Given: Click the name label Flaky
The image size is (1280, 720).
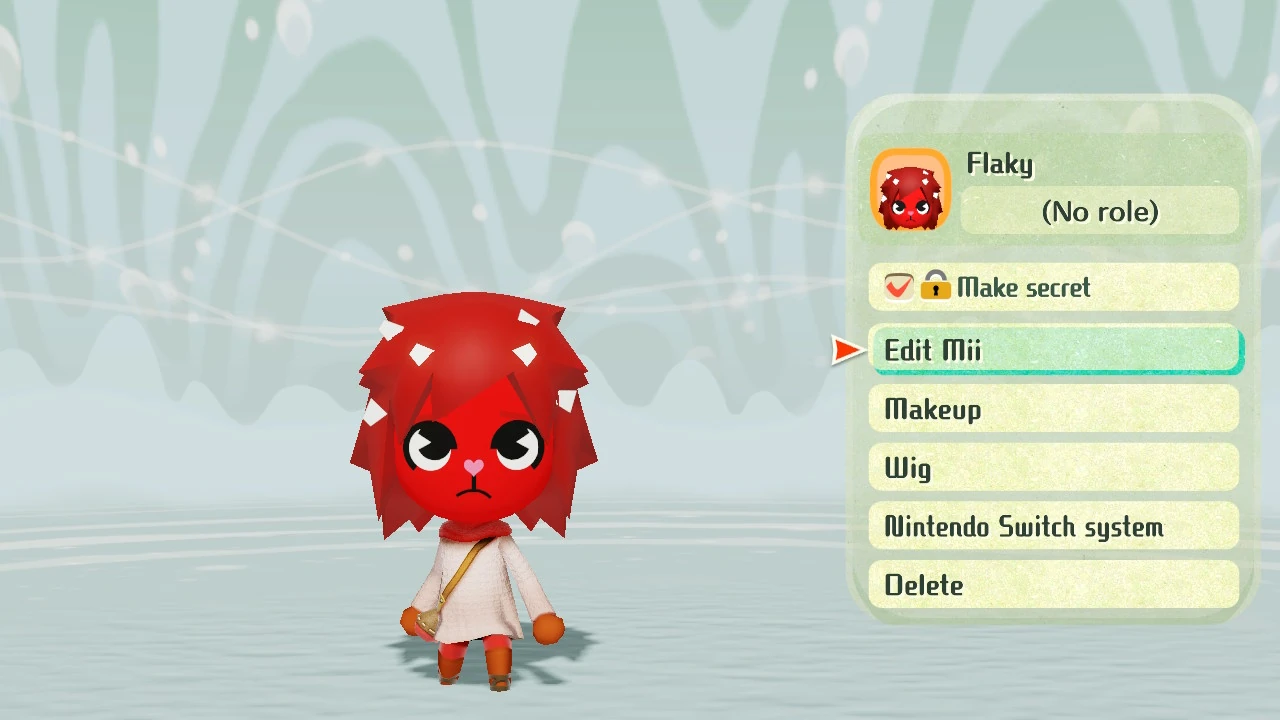Looking at the screenshot, I should 1000,164.
